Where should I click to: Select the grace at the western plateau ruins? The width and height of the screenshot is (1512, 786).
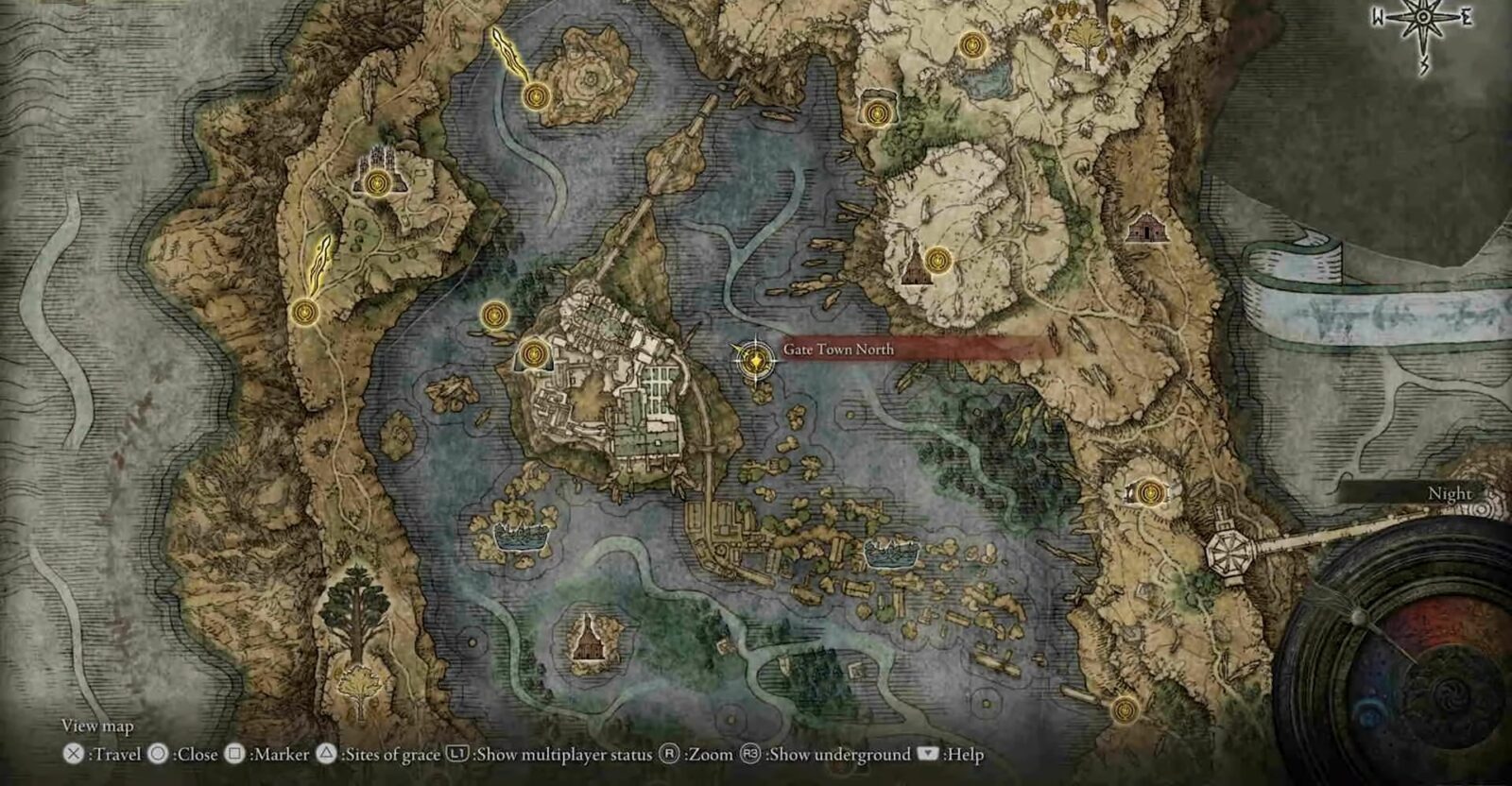point(378,181)
